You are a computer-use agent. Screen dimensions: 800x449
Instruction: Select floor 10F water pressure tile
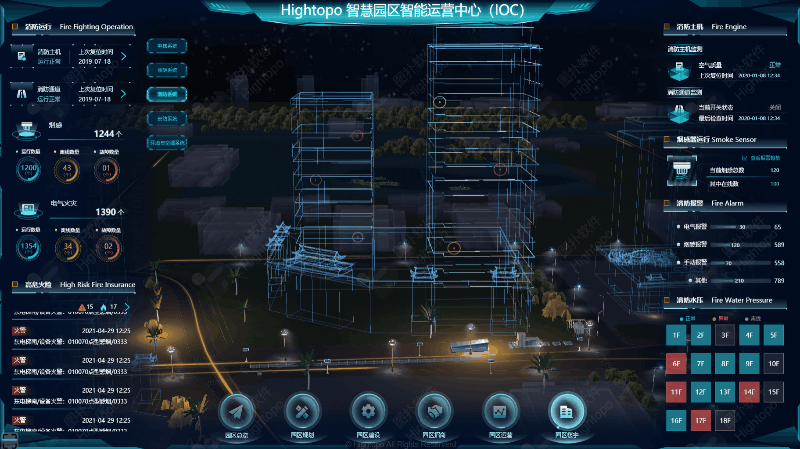[773, 363]
